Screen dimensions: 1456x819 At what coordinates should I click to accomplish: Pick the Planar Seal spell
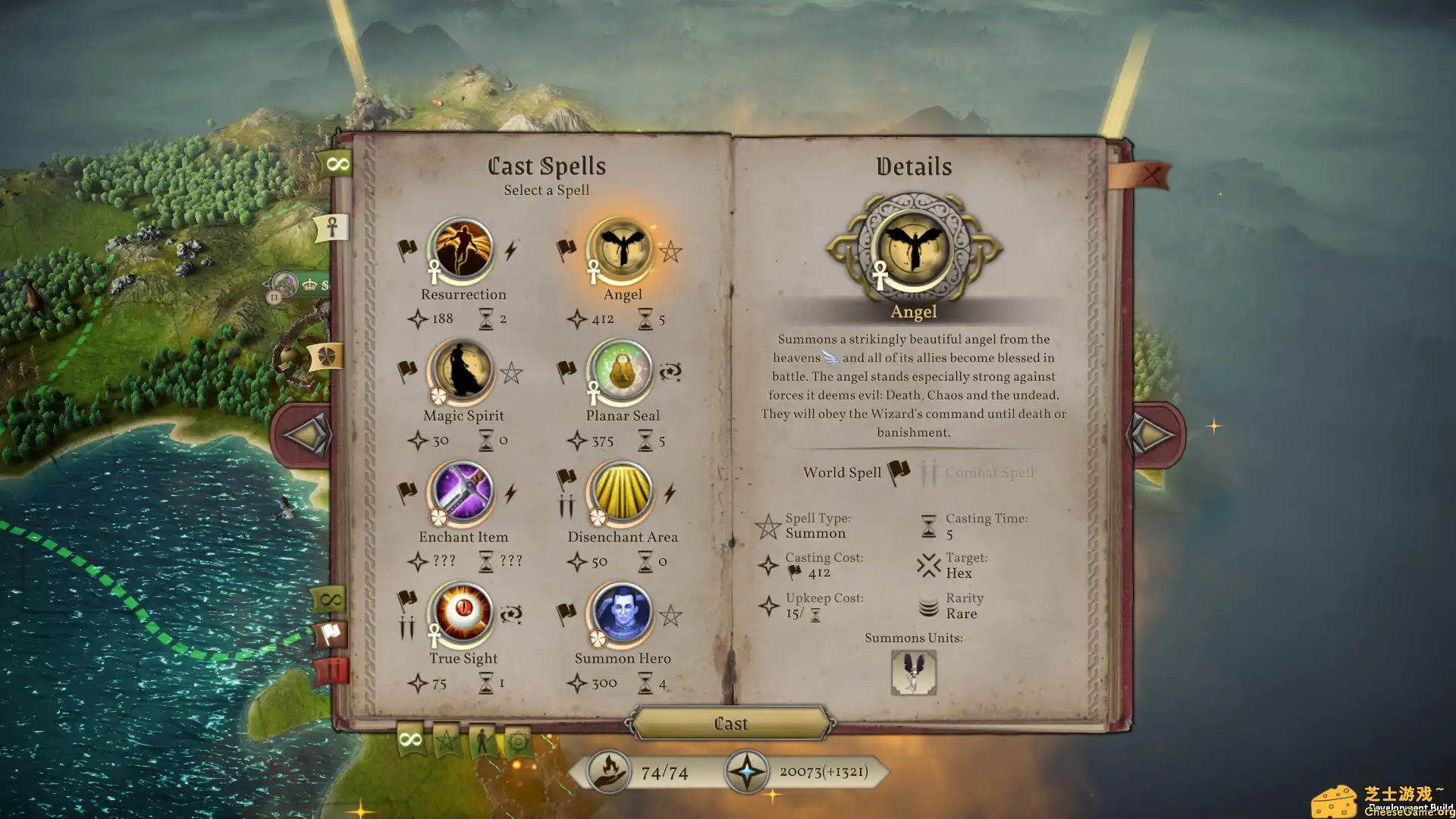(621, 370)
